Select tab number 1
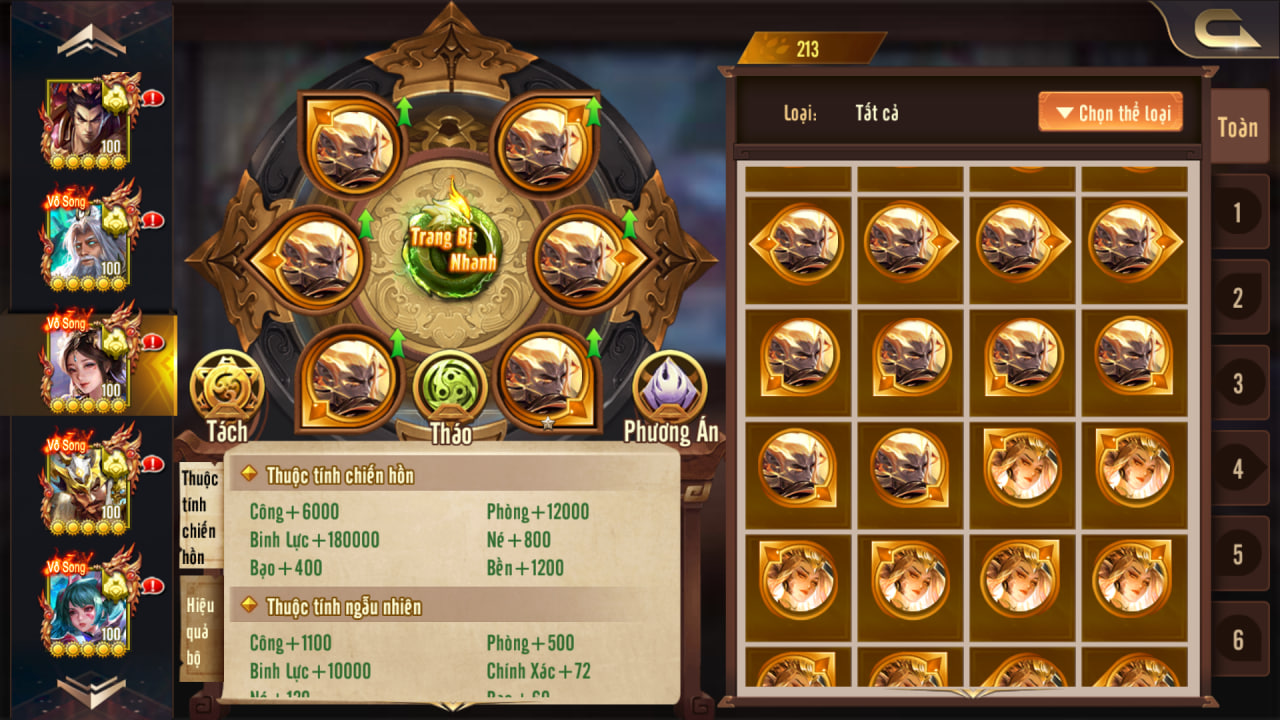 pos(1238,212)
